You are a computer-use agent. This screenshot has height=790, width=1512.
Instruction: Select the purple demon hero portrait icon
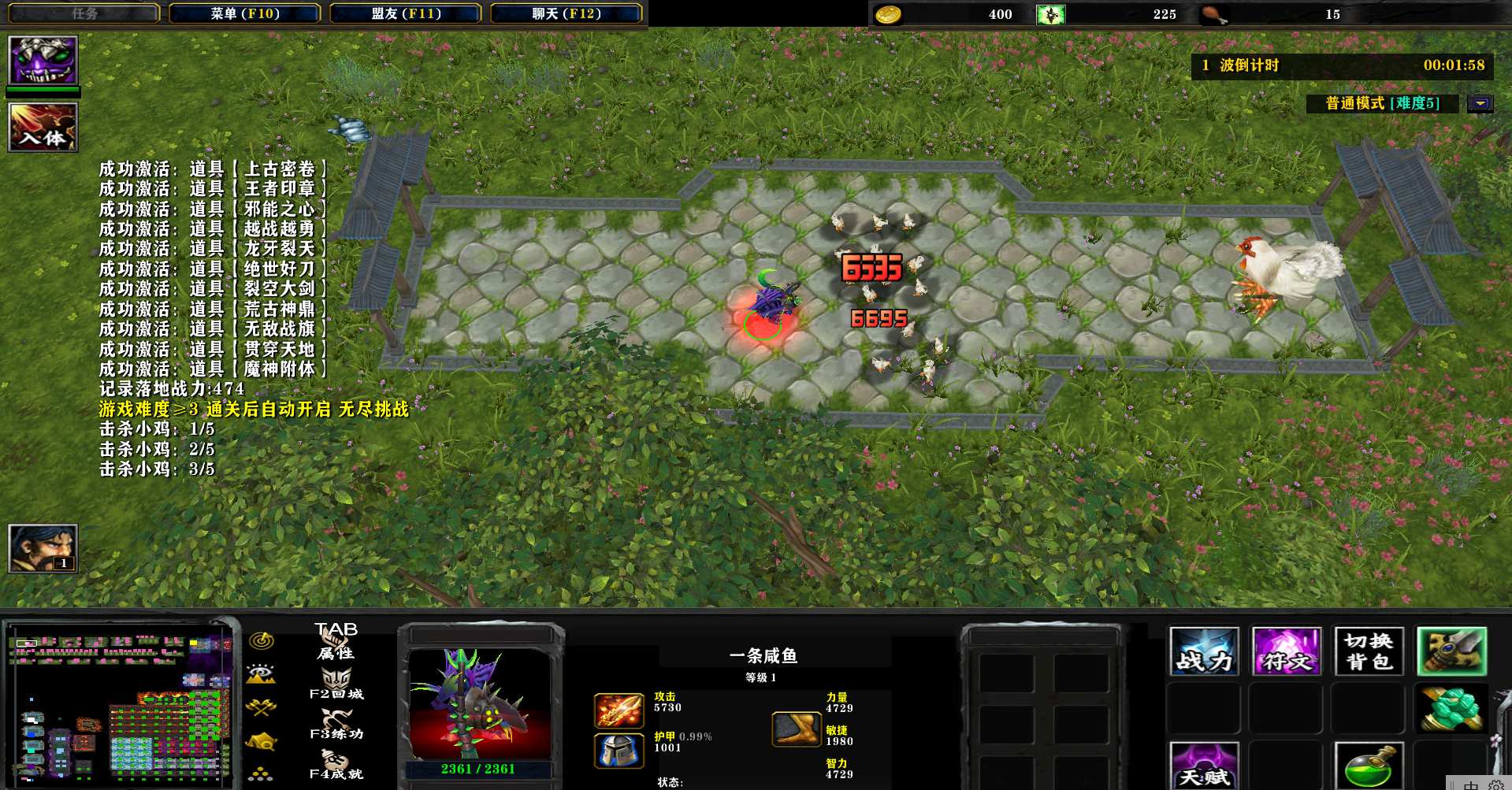click(x=43, y=60)
